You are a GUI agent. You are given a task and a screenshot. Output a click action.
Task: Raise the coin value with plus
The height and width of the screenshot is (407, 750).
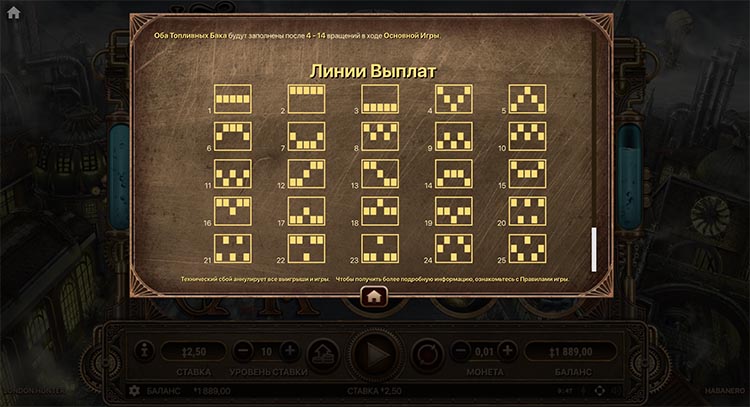coord(507,351)
